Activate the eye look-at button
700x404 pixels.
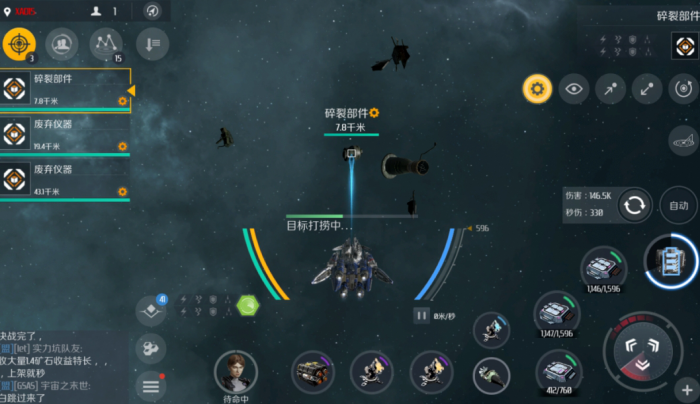coord(574,89)
